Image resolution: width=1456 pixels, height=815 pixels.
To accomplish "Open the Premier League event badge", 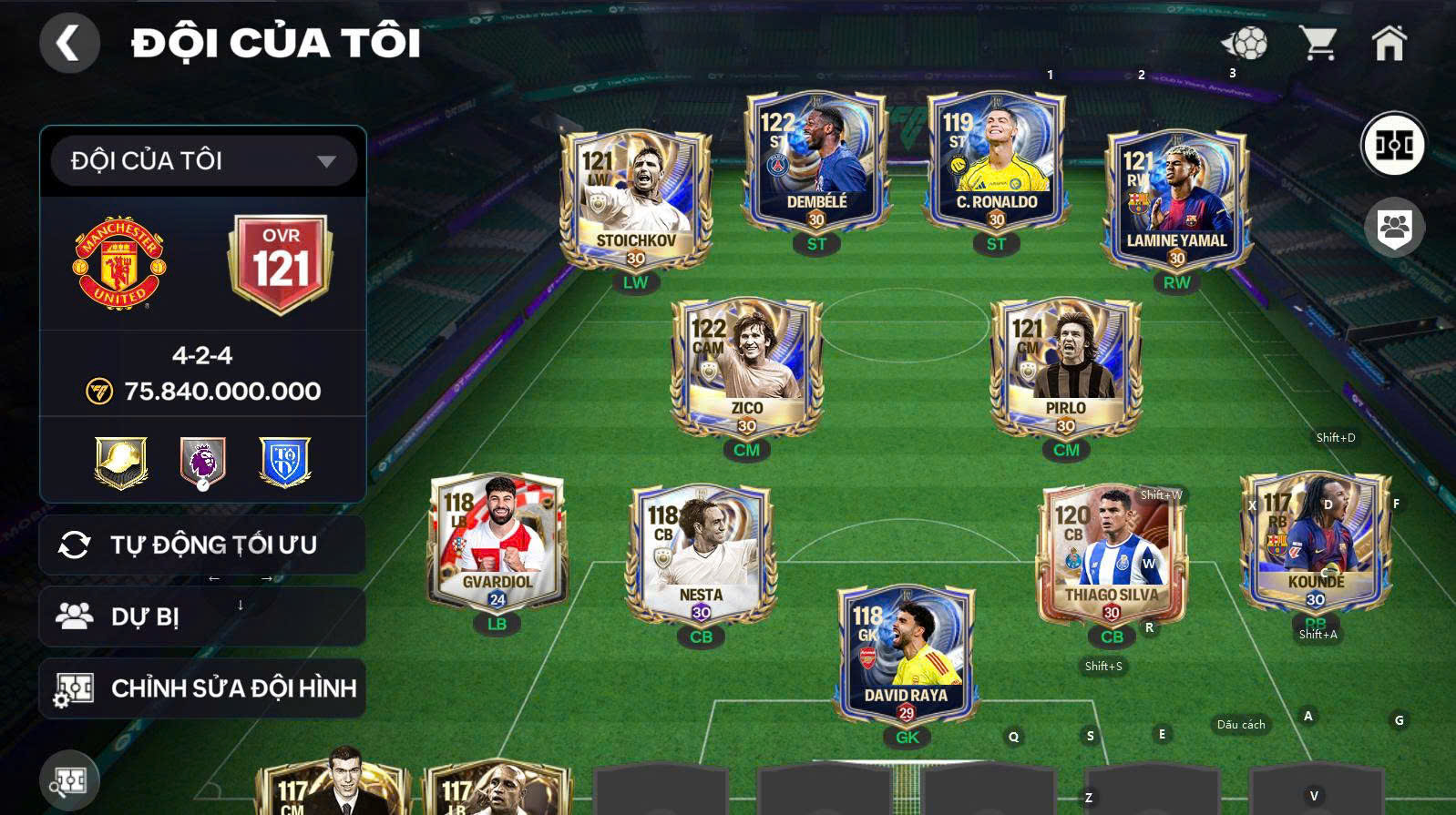I will [x=202, y=462].
